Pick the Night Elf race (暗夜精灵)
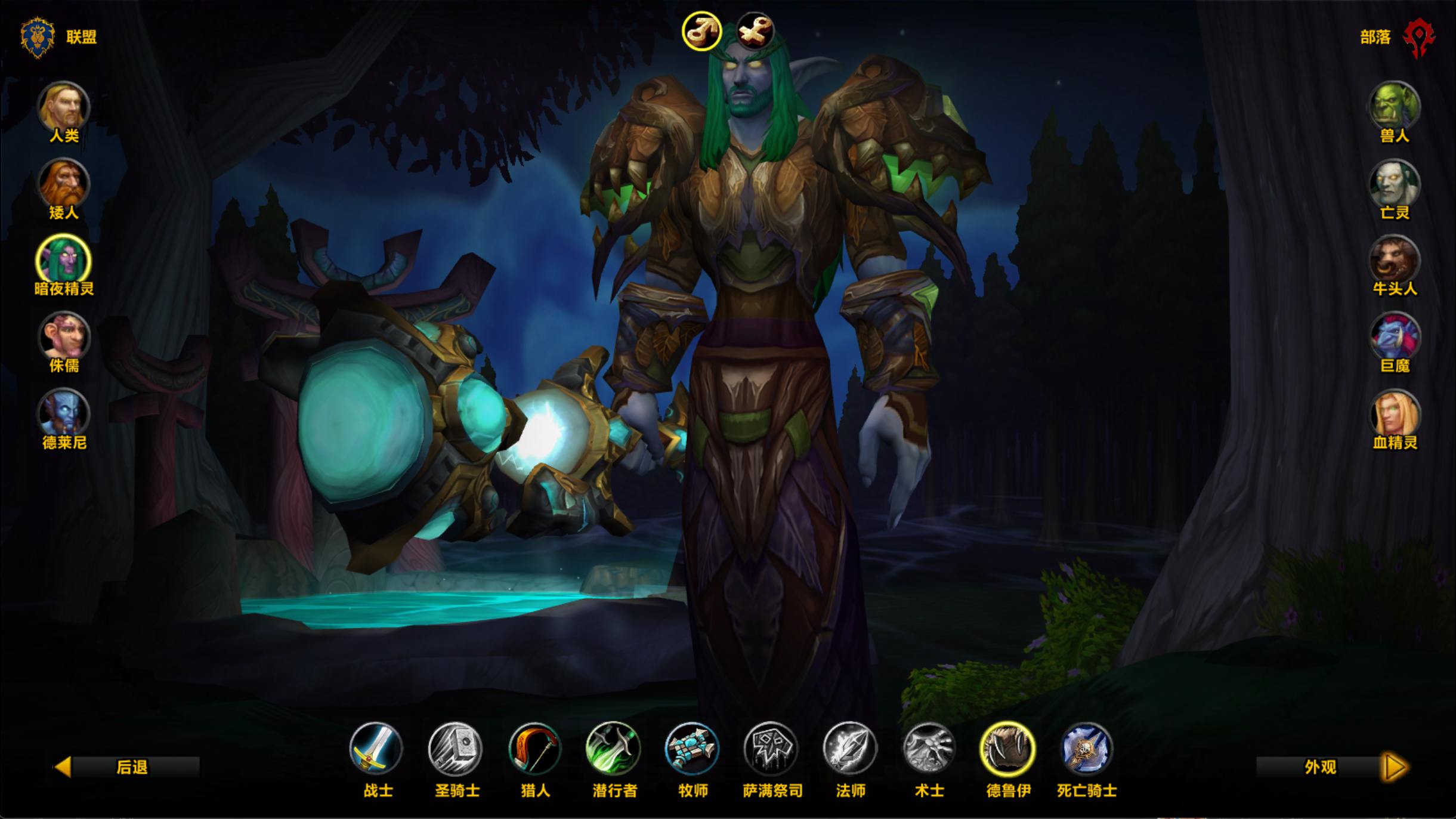Screen dimensions: 1456x819 64,261
